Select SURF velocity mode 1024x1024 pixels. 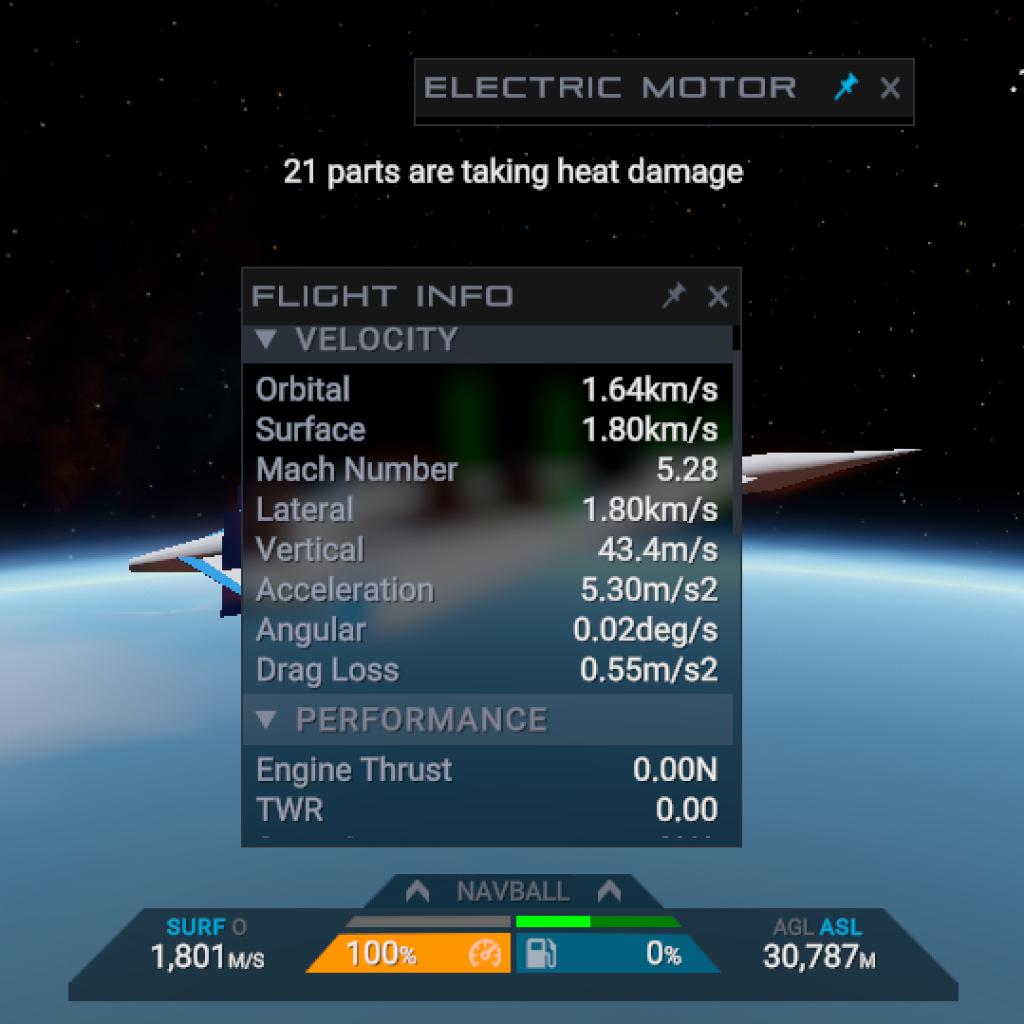(x=196, y=928)
